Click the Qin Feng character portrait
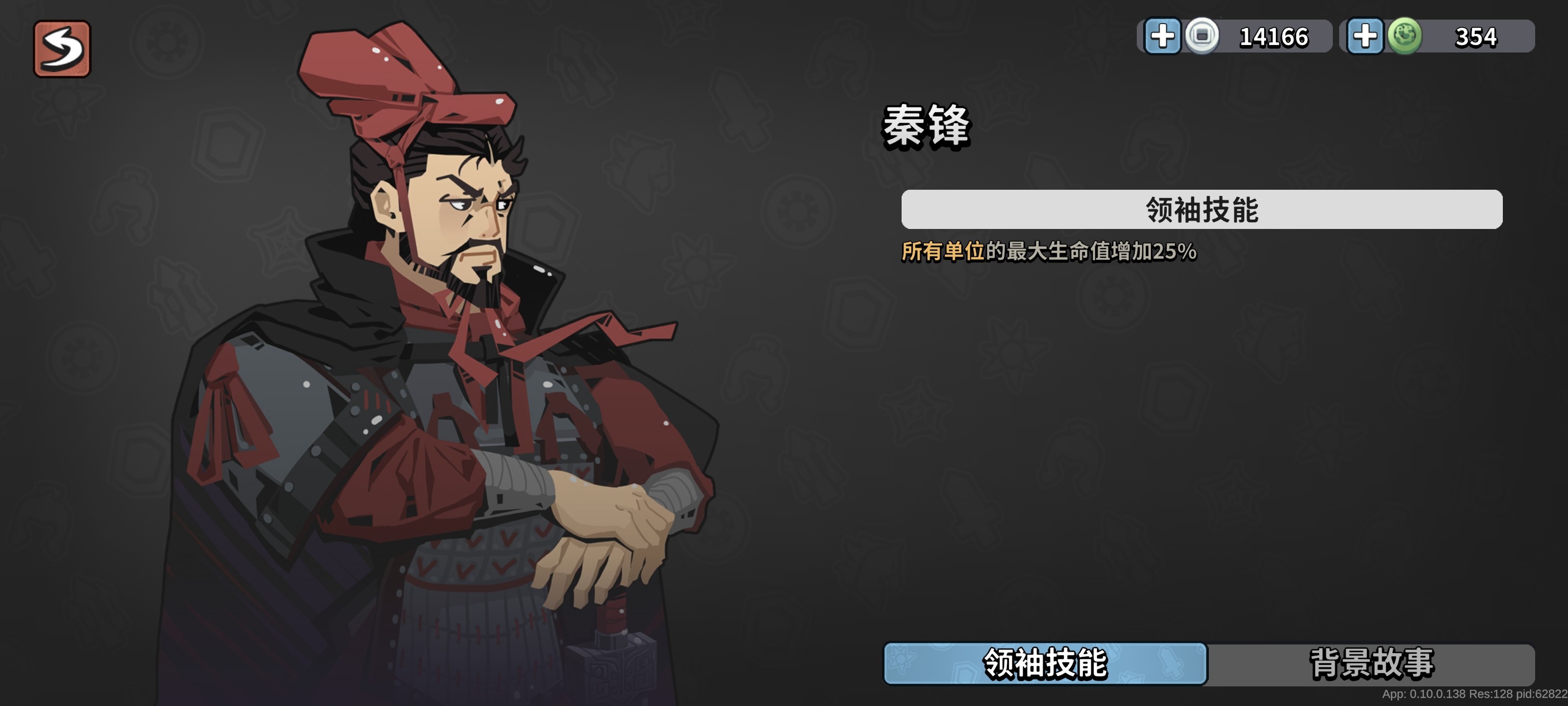 coord(457,365)
